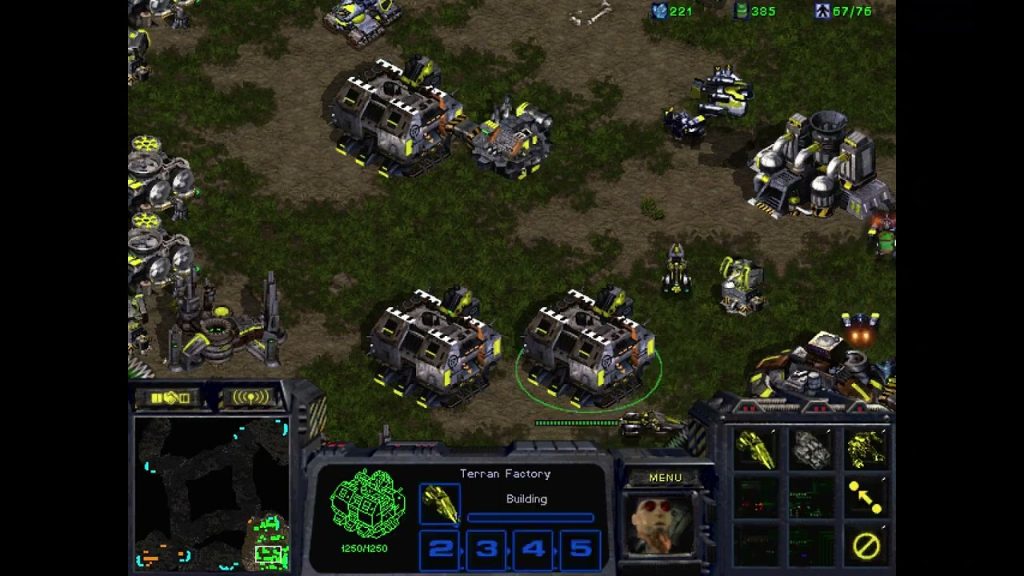Click the minimap
The height and width of the screenshot is (576, 1024).
click(x=212, y=494)
